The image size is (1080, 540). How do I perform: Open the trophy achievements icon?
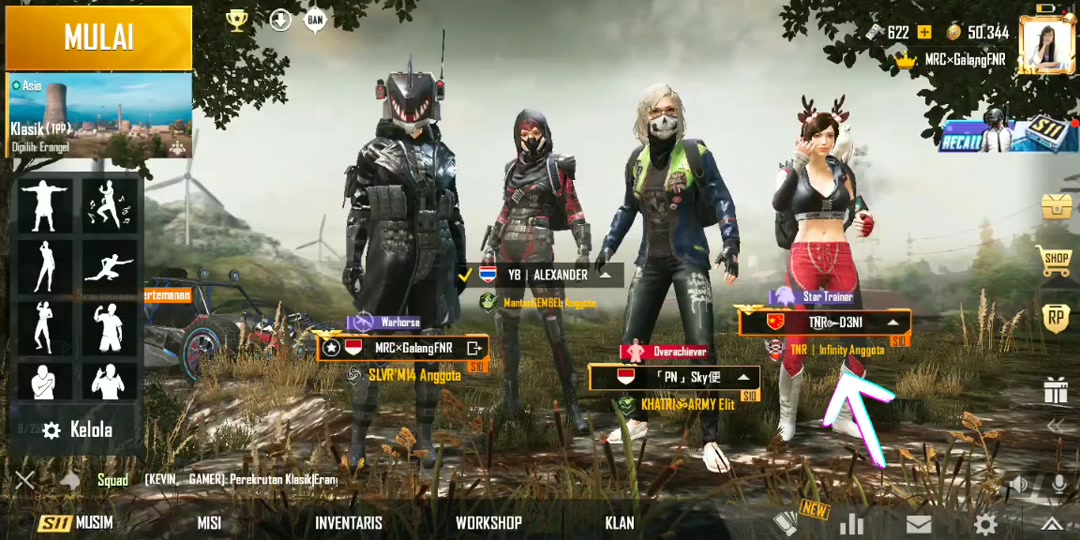click(237, 20)
